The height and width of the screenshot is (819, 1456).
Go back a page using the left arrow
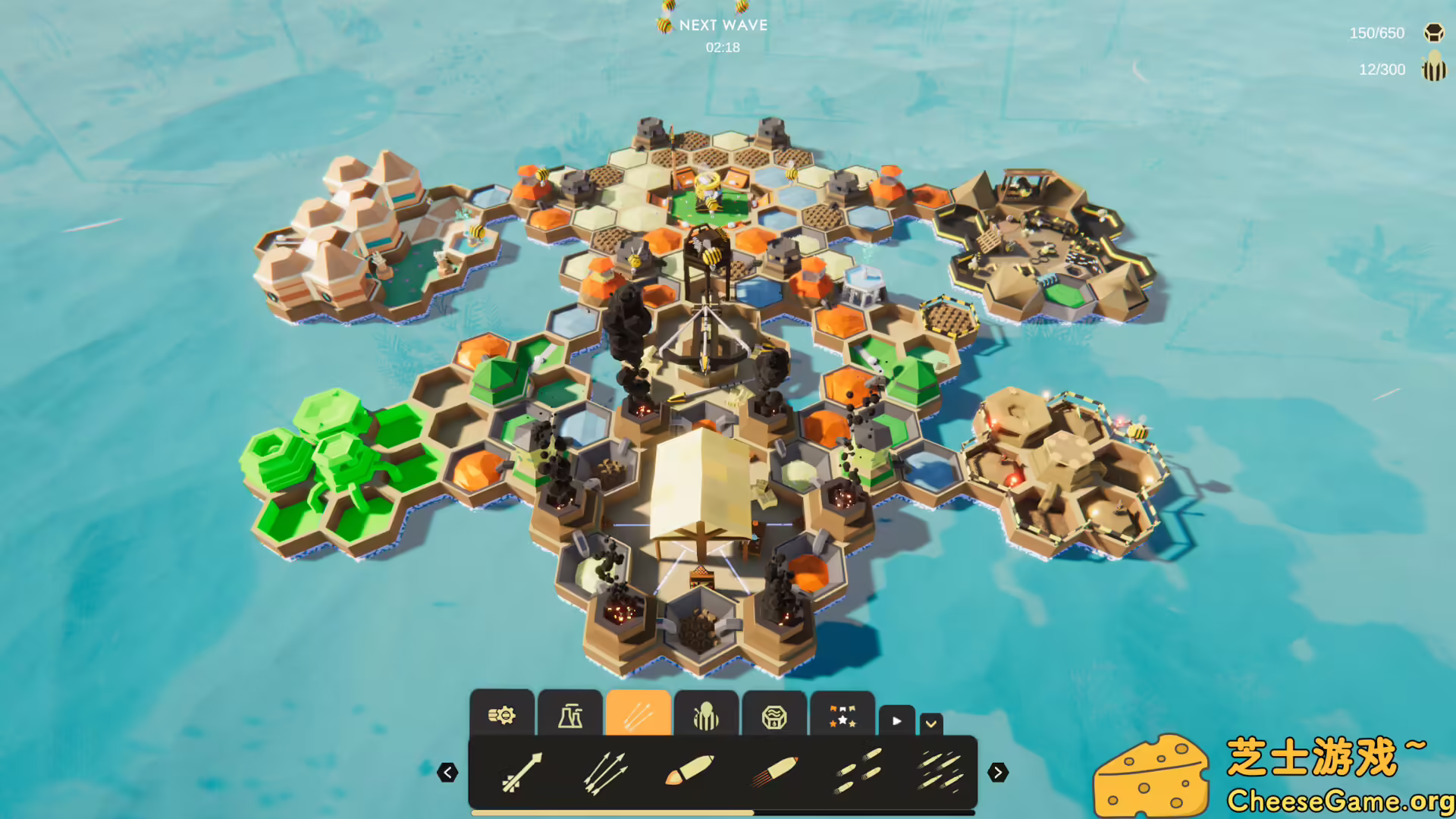448,772
